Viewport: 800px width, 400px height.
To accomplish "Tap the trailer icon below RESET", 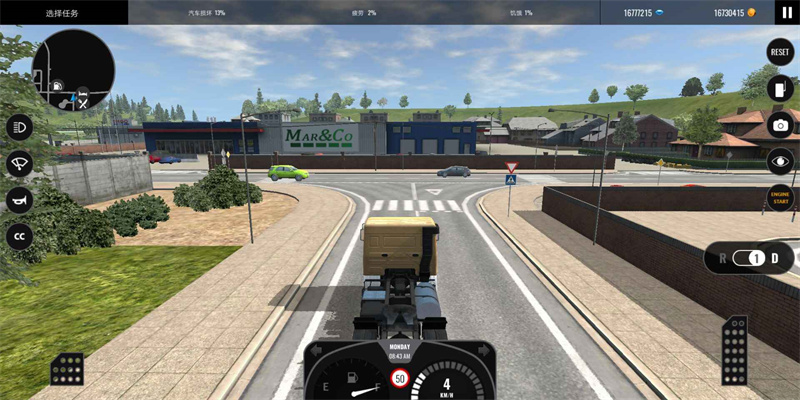I will tap(779, 88).
